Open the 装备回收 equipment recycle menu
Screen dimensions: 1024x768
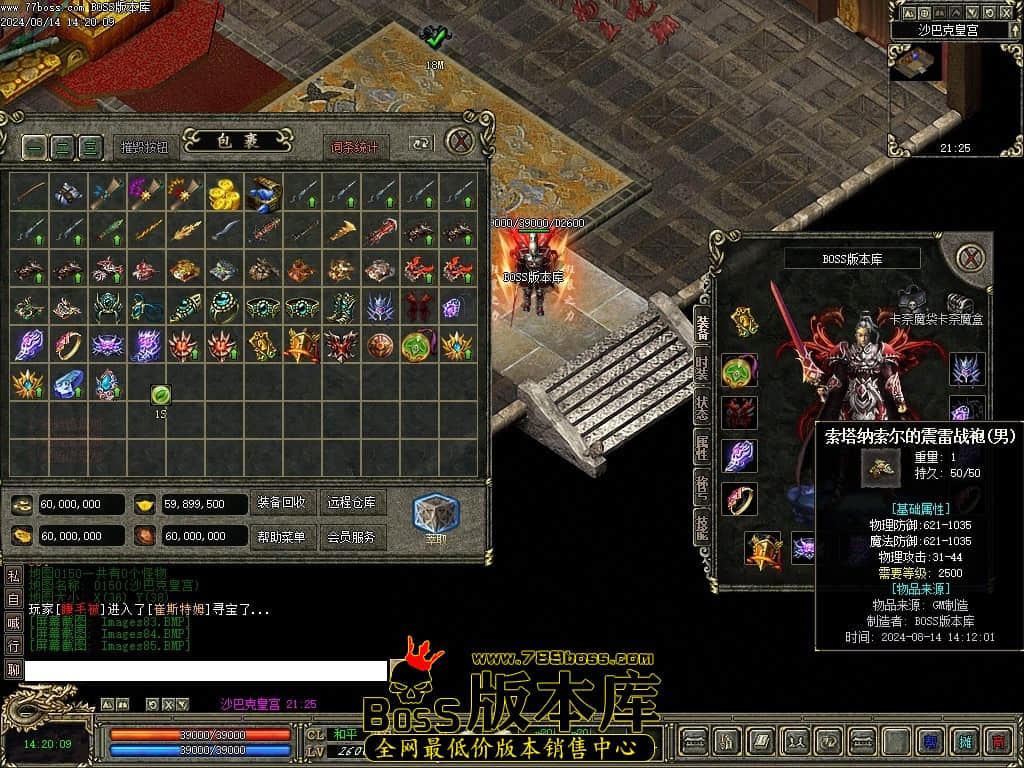[x=282, y=503]
